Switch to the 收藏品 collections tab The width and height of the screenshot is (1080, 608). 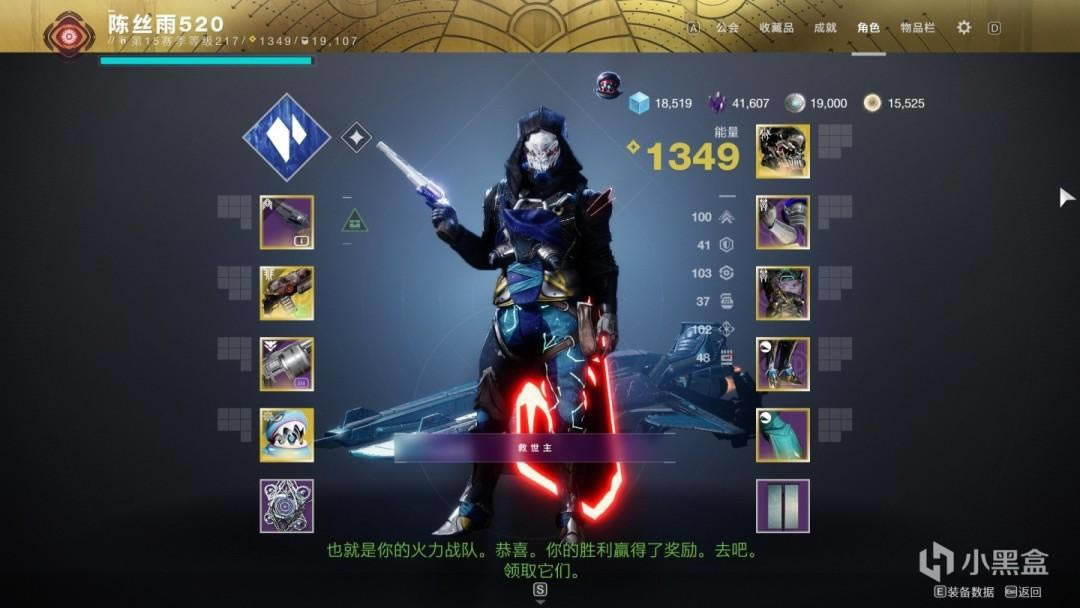point(776,28)
